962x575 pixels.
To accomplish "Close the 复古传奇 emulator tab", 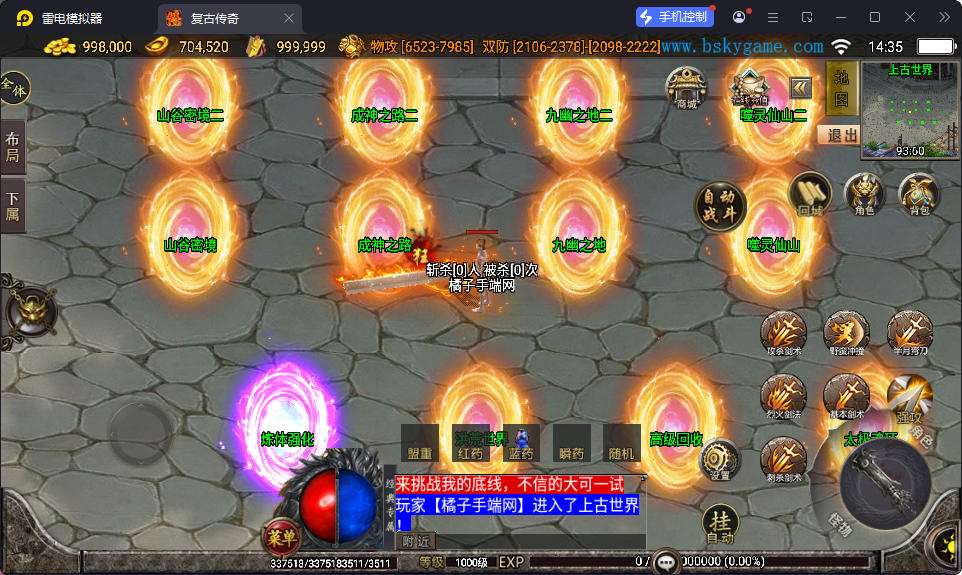I will [x=289, y=18].
